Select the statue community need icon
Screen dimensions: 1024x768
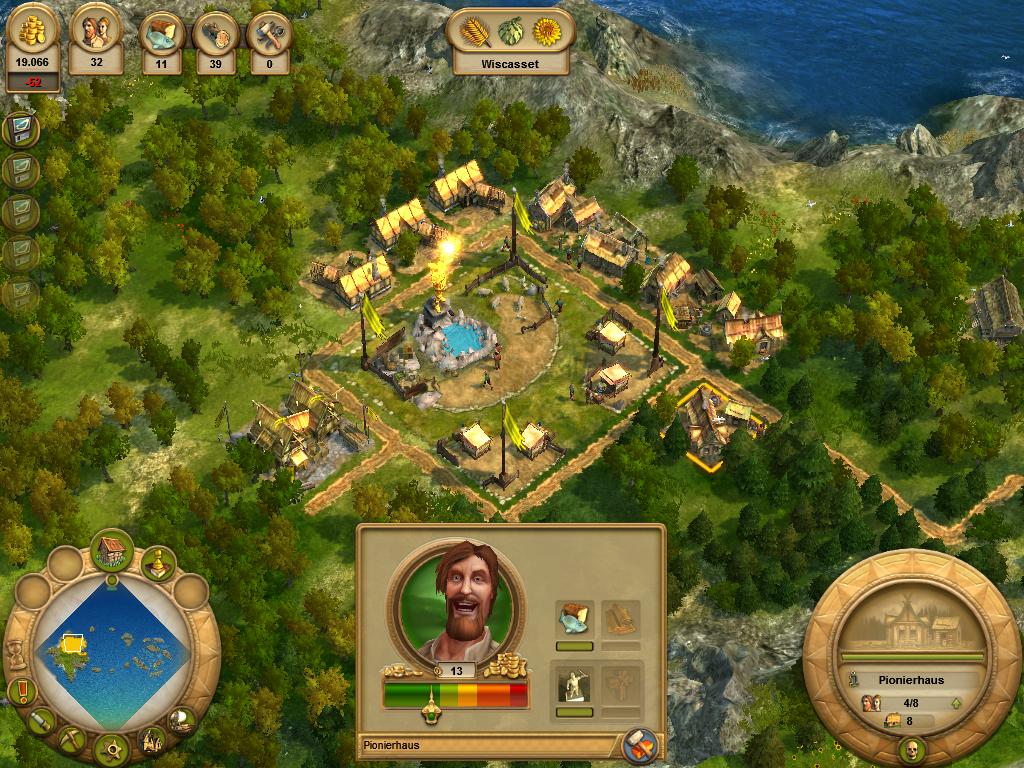[574, 685]
